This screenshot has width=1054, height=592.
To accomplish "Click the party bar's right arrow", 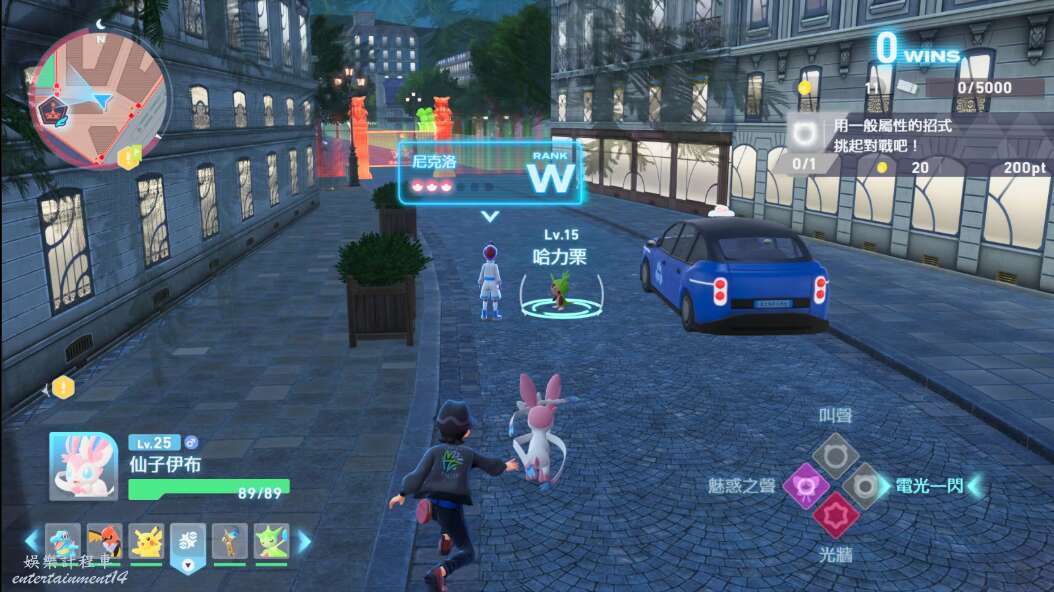I will click(304, 541).
